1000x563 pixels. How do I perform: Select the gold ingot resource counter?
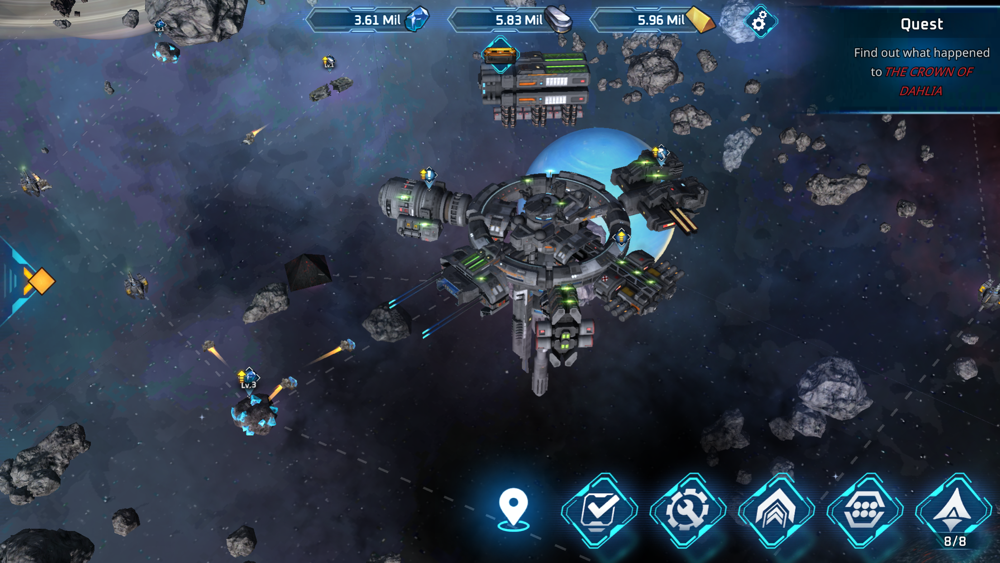[652, 19]
